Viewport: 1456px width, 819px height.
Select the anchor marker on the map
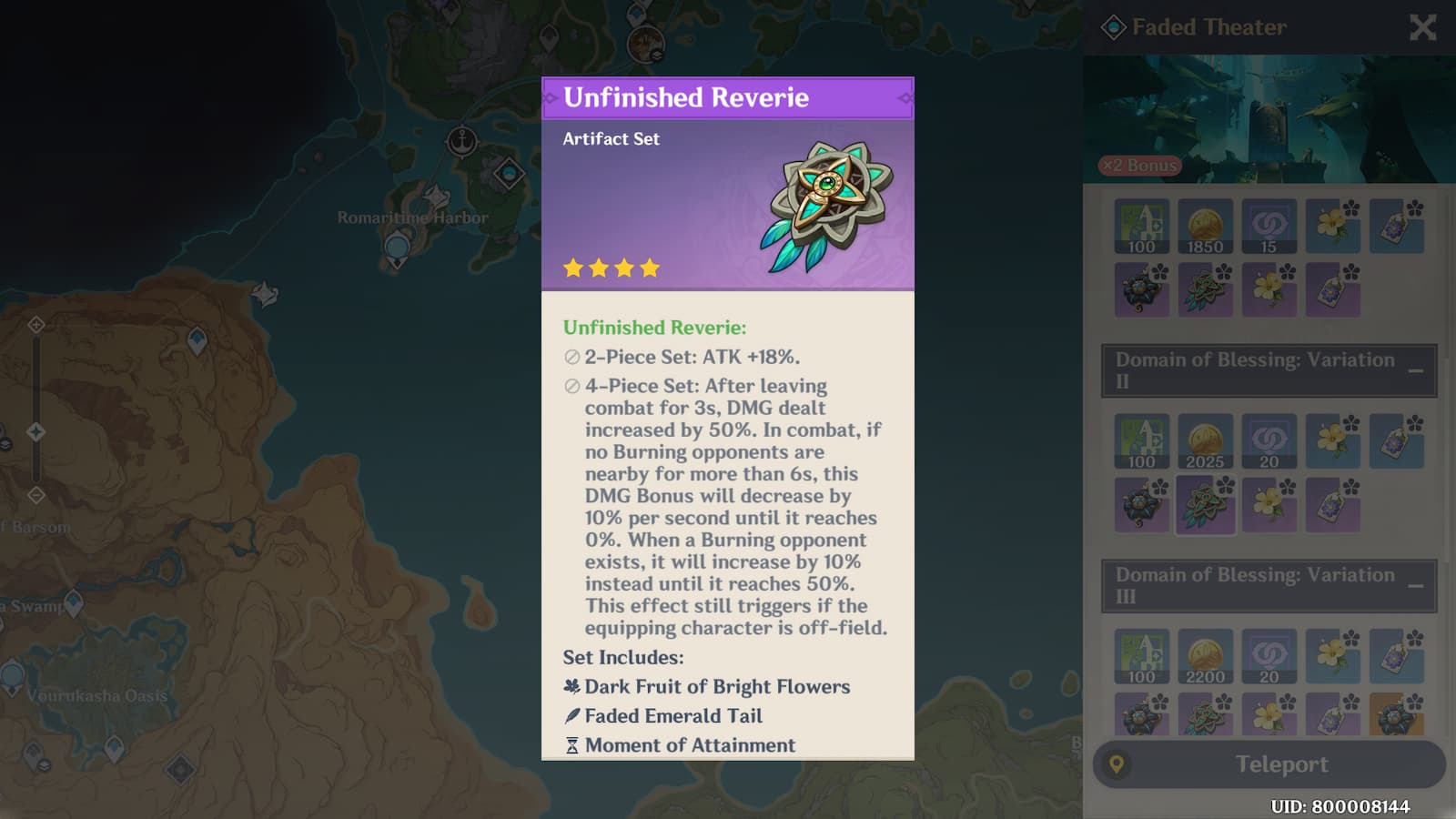(462, 141)
